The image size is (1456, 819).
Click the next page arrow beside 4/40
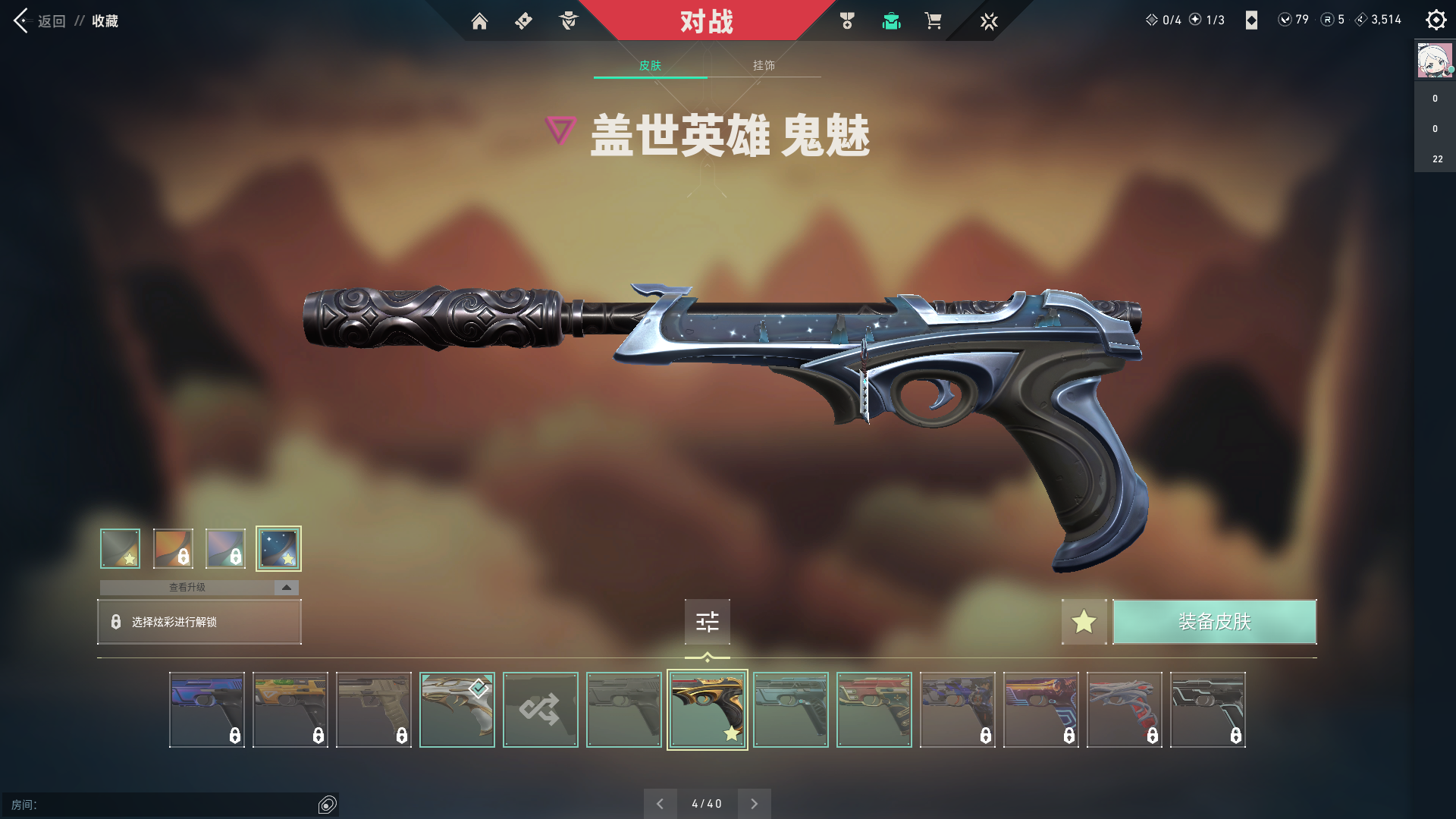(754, 803)
